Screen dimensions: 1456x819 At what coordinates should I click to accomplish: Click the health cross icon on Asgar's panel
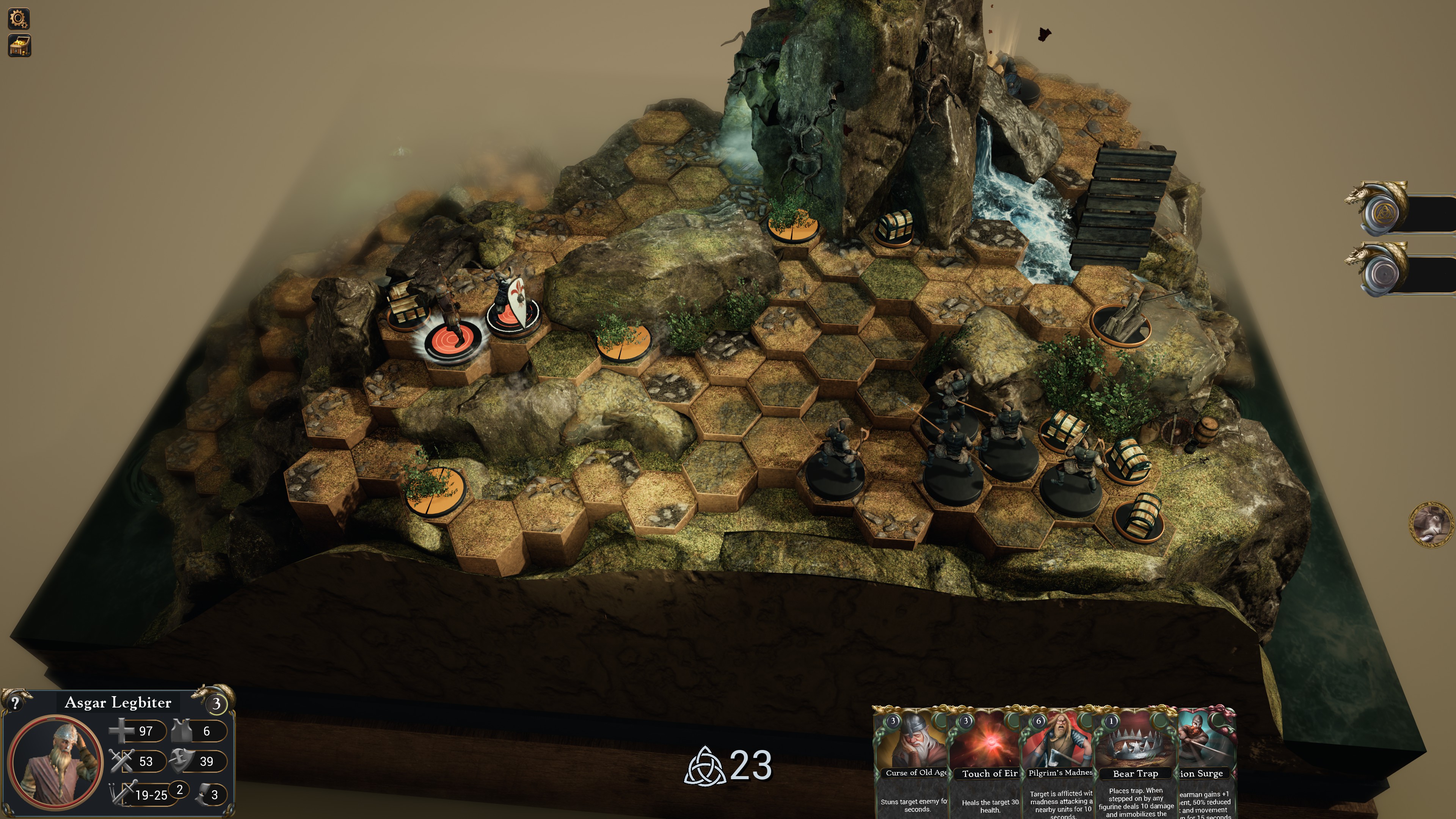121,731
